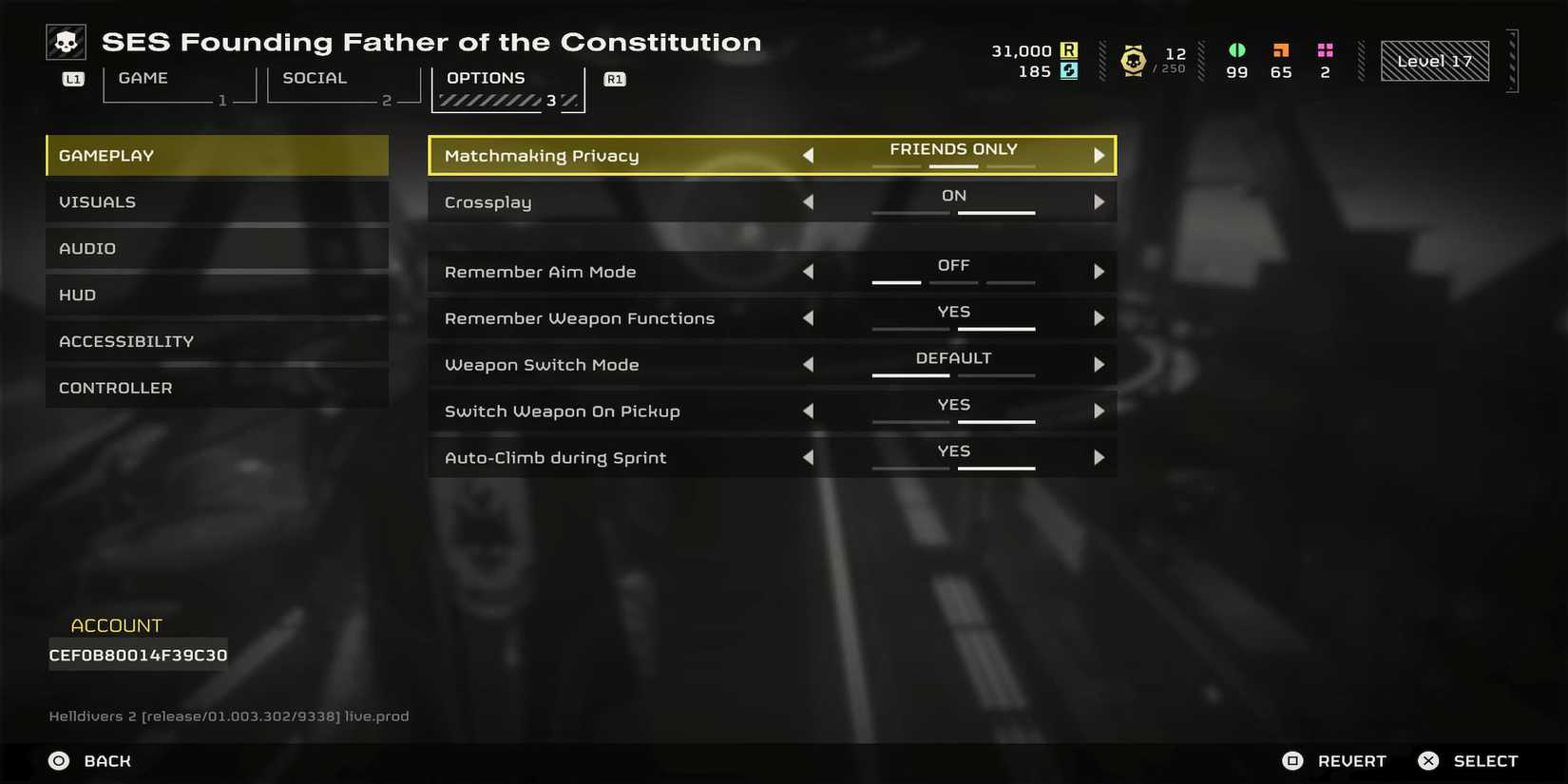Enable Remember Aim Mode

pyautogui.click(x=1100, y=271)
